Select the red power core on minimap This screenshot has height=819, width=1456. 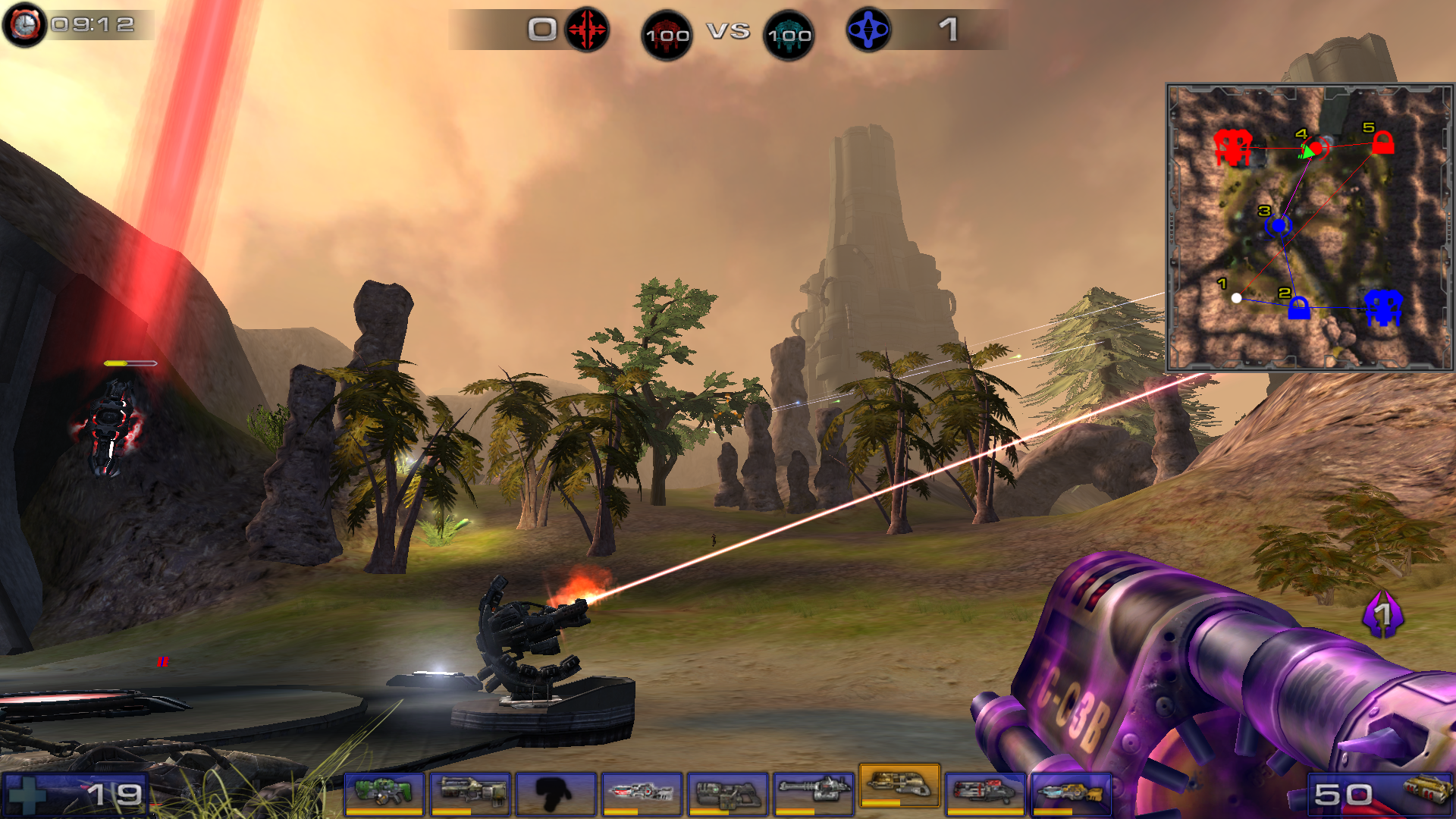1232,147
